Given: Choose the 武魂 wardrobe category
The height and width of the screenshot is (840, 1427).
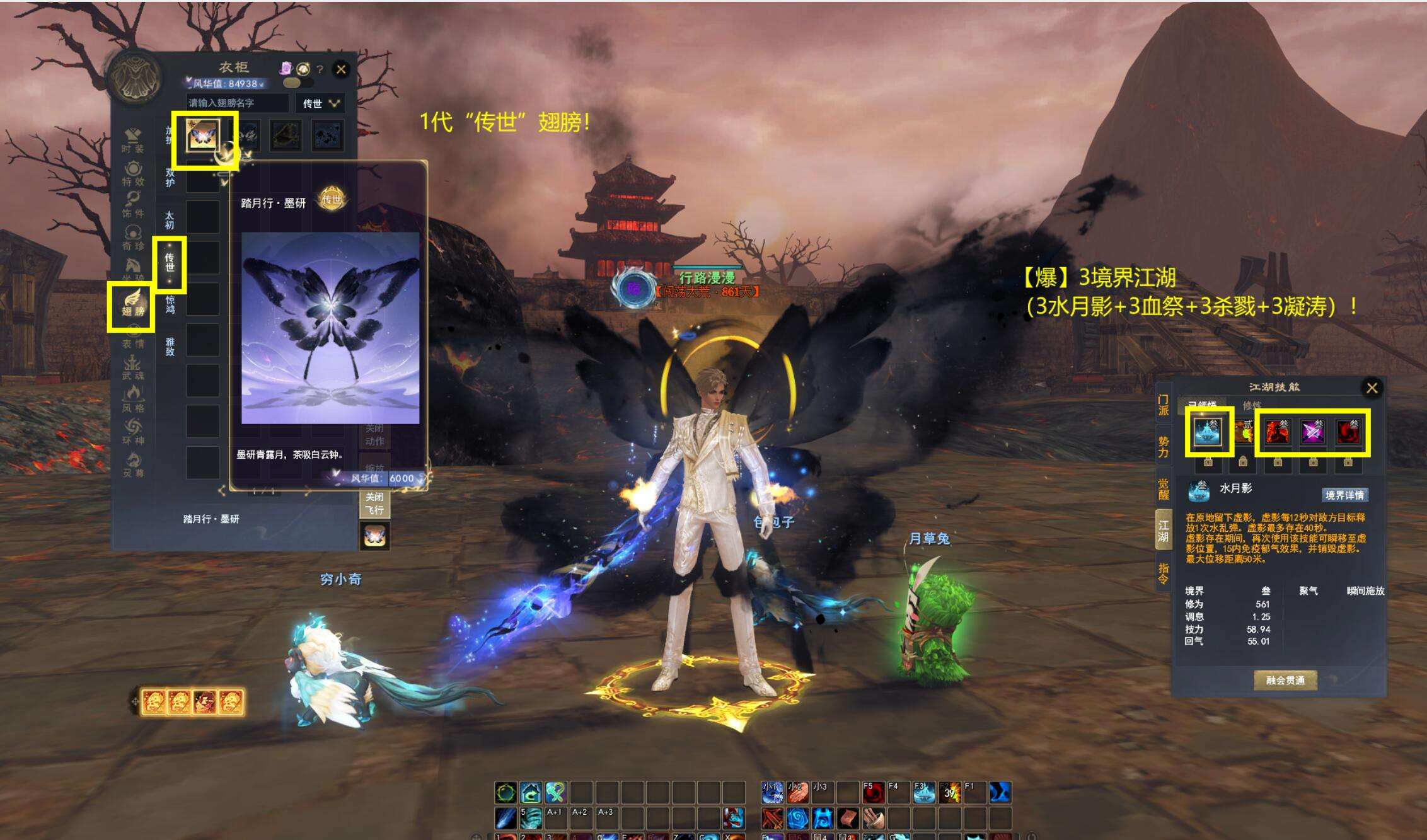Looking at the screenshot, I should [133, 367].
